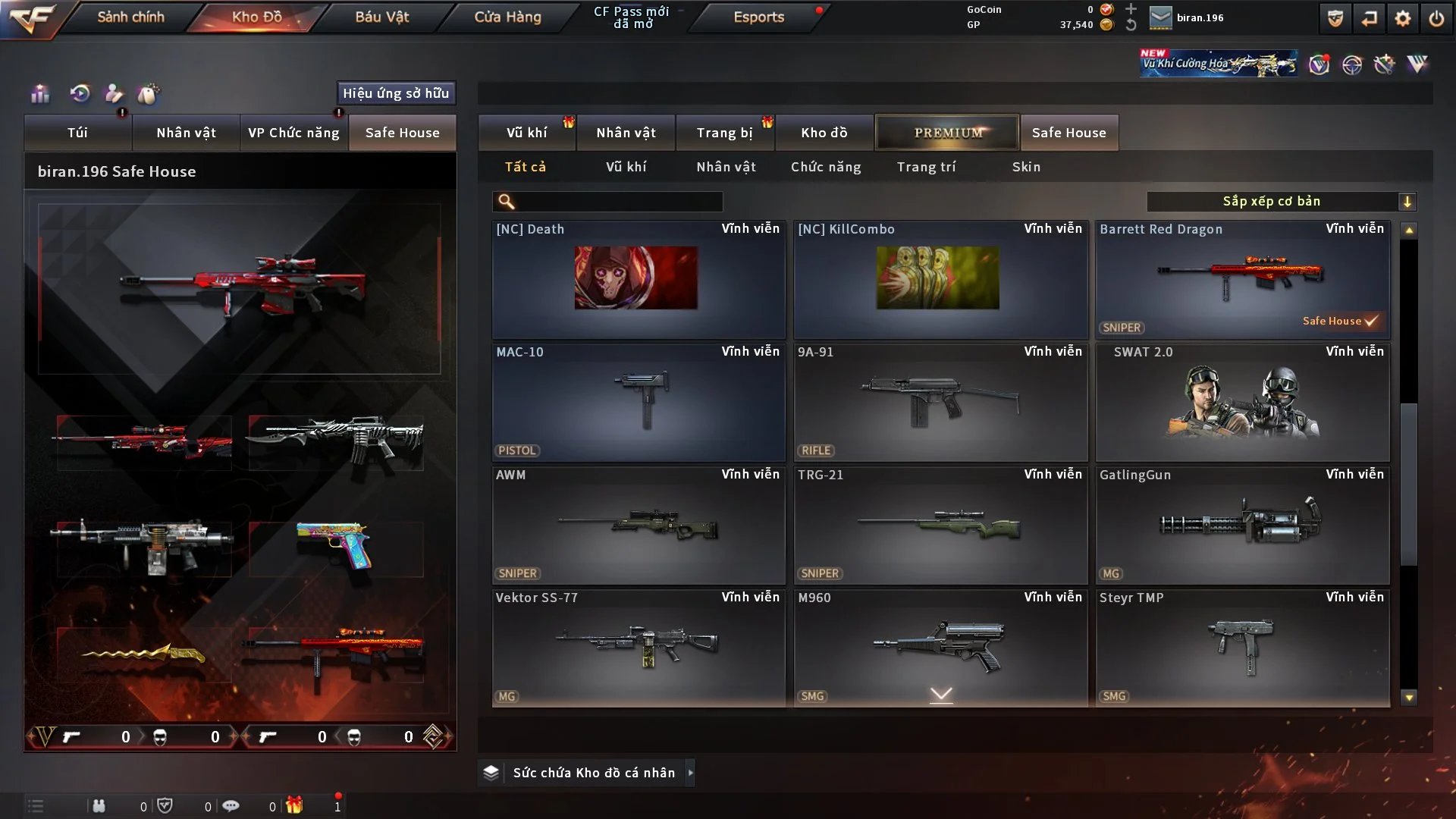Choose the GatlingGun item card
1456x819 pixels.
coord(1242,525)
